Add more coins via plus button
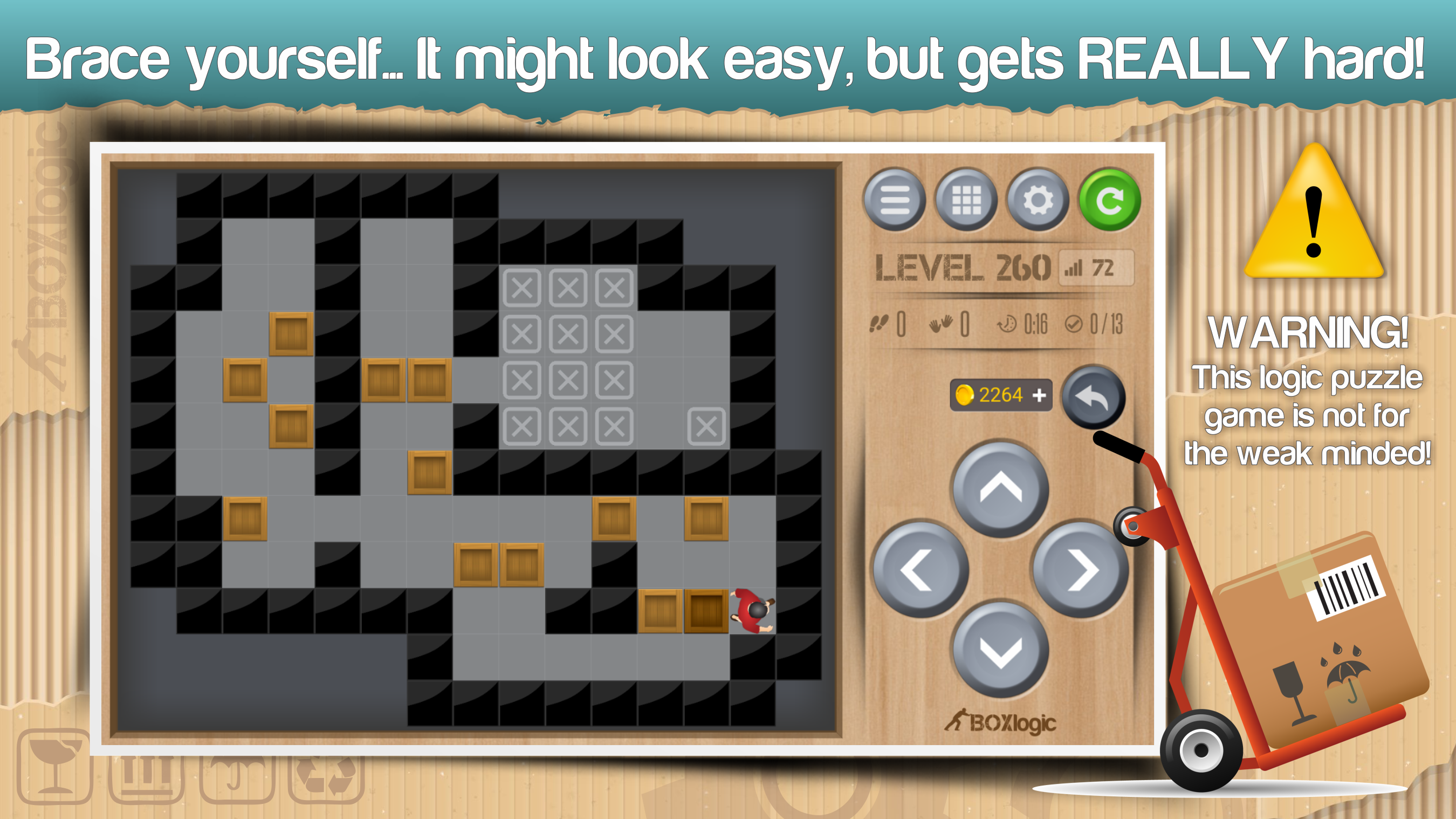 coord(1039,395)
